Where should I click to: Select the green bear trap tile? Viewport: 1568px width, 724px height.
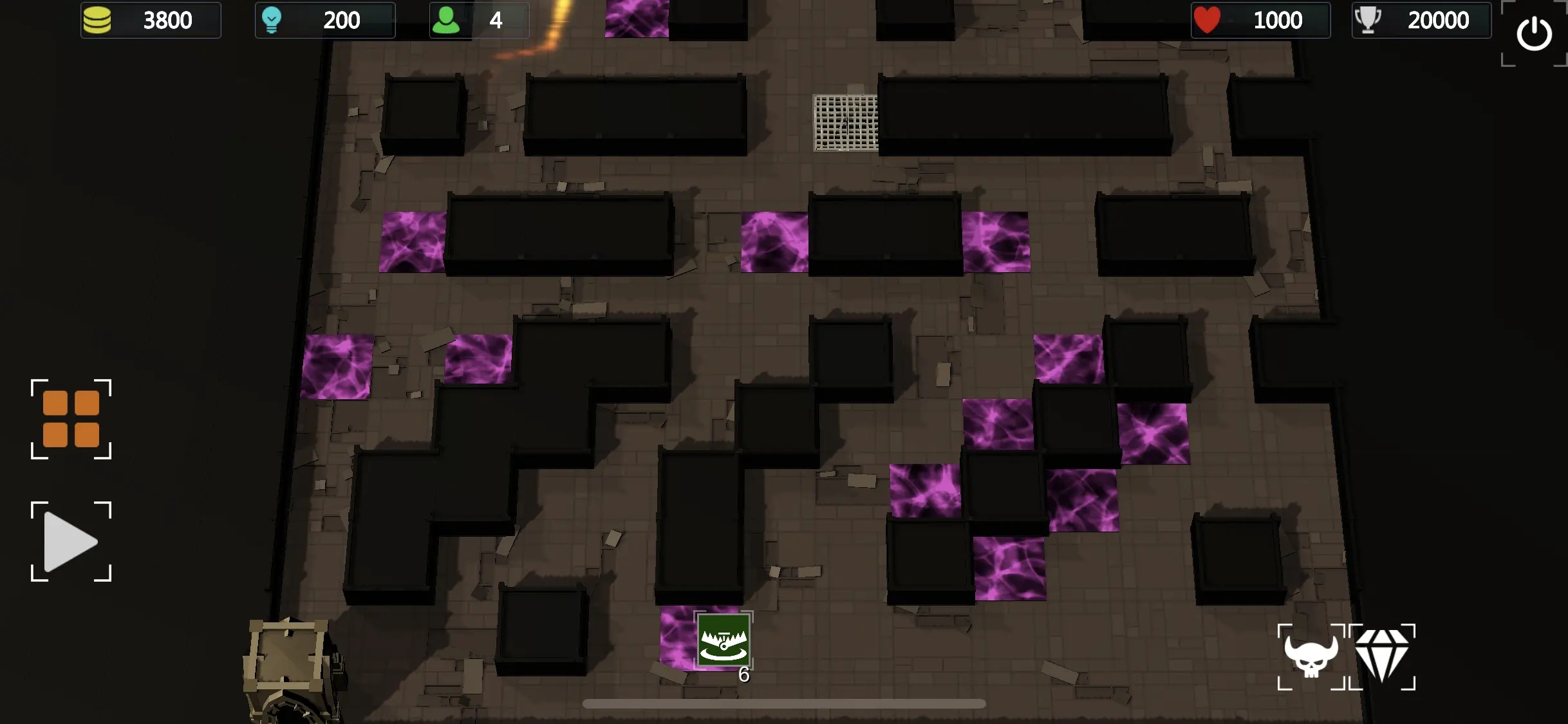tap(723, 640)
